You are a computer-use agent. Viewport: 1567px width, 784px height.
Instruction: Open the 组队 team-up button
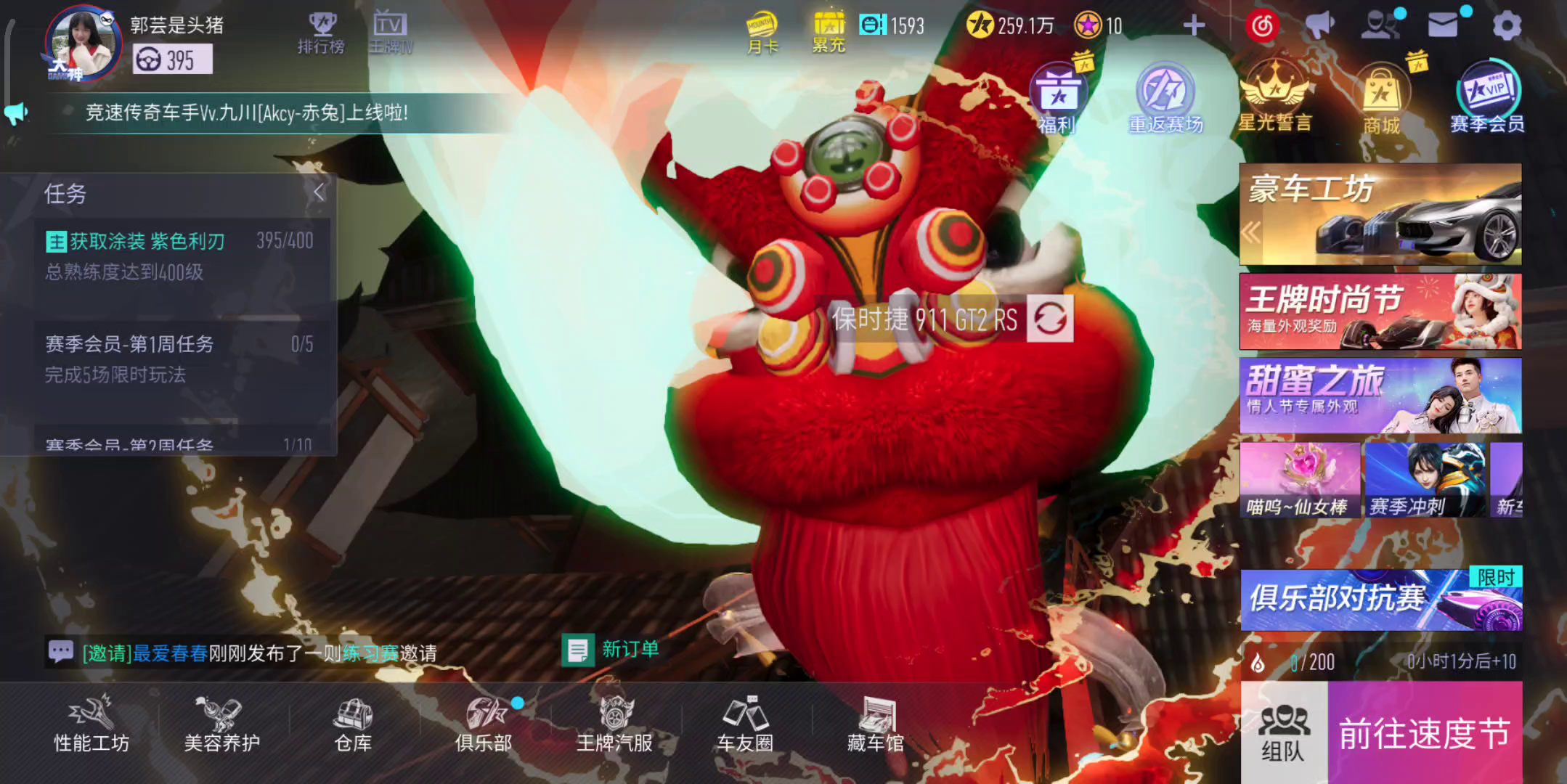coord(1283,733)
